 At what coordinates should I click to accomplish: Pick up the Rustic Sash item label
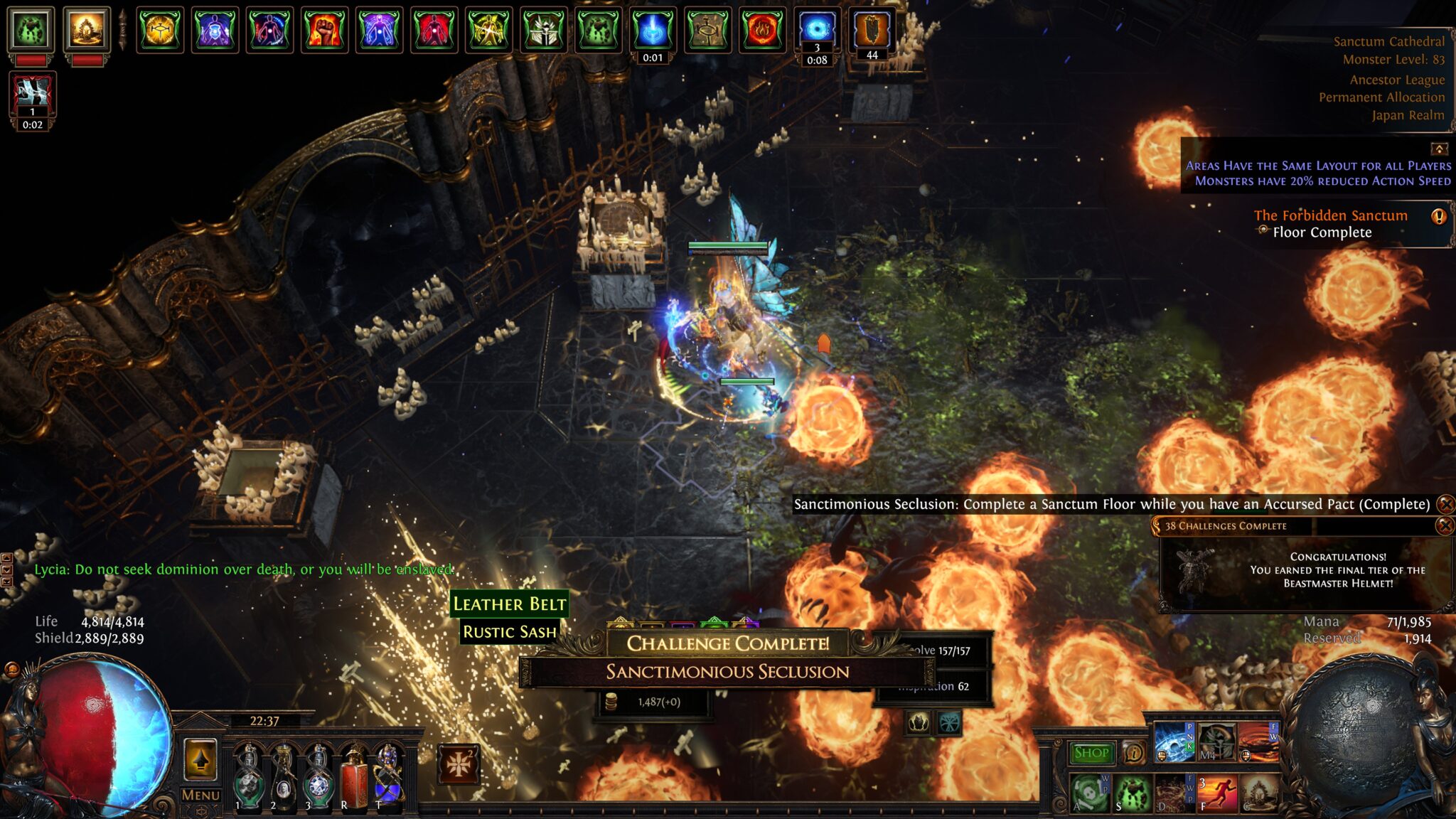click(x=510, y=632)
